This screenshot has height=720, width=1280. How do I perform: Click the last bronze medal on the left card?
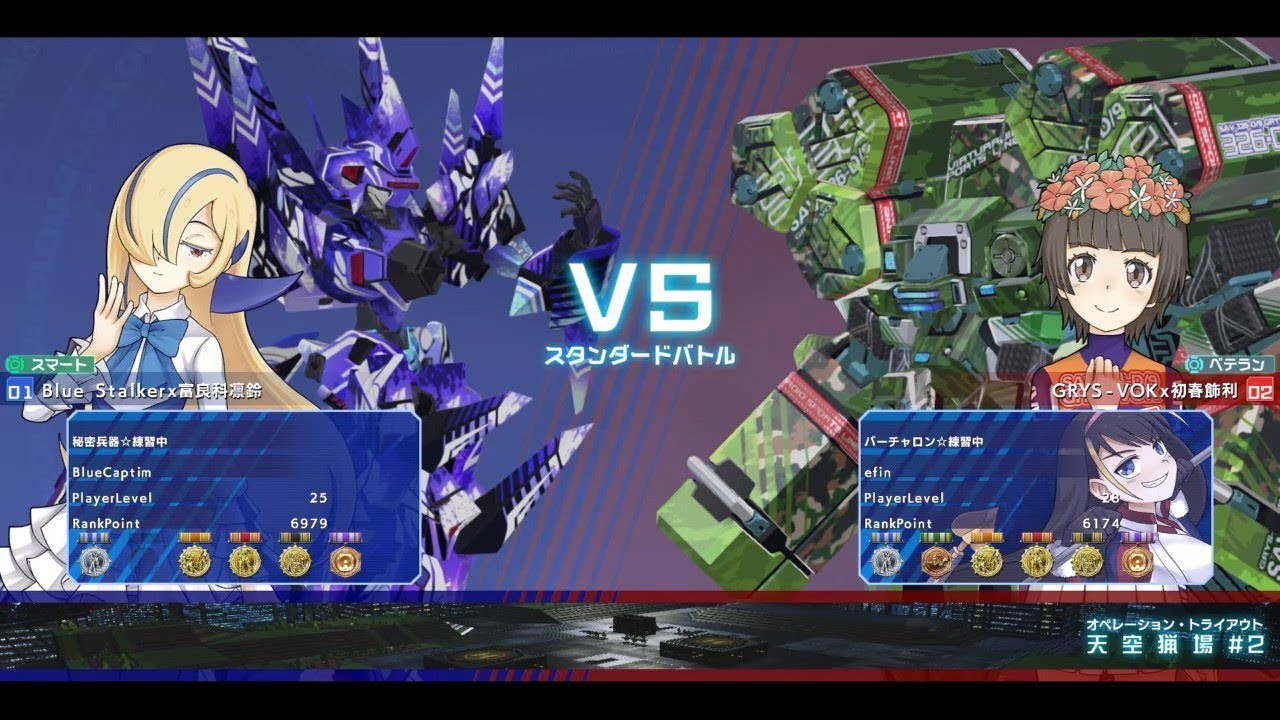tap(345, 560)
